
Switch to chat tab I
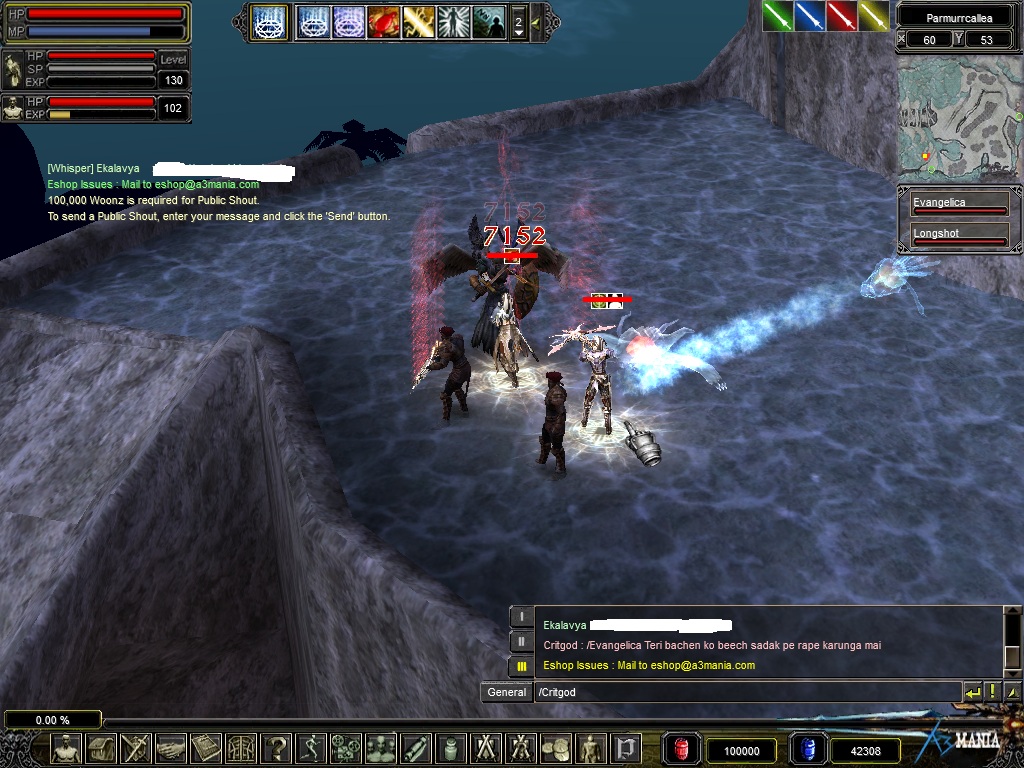pos(520,617)
